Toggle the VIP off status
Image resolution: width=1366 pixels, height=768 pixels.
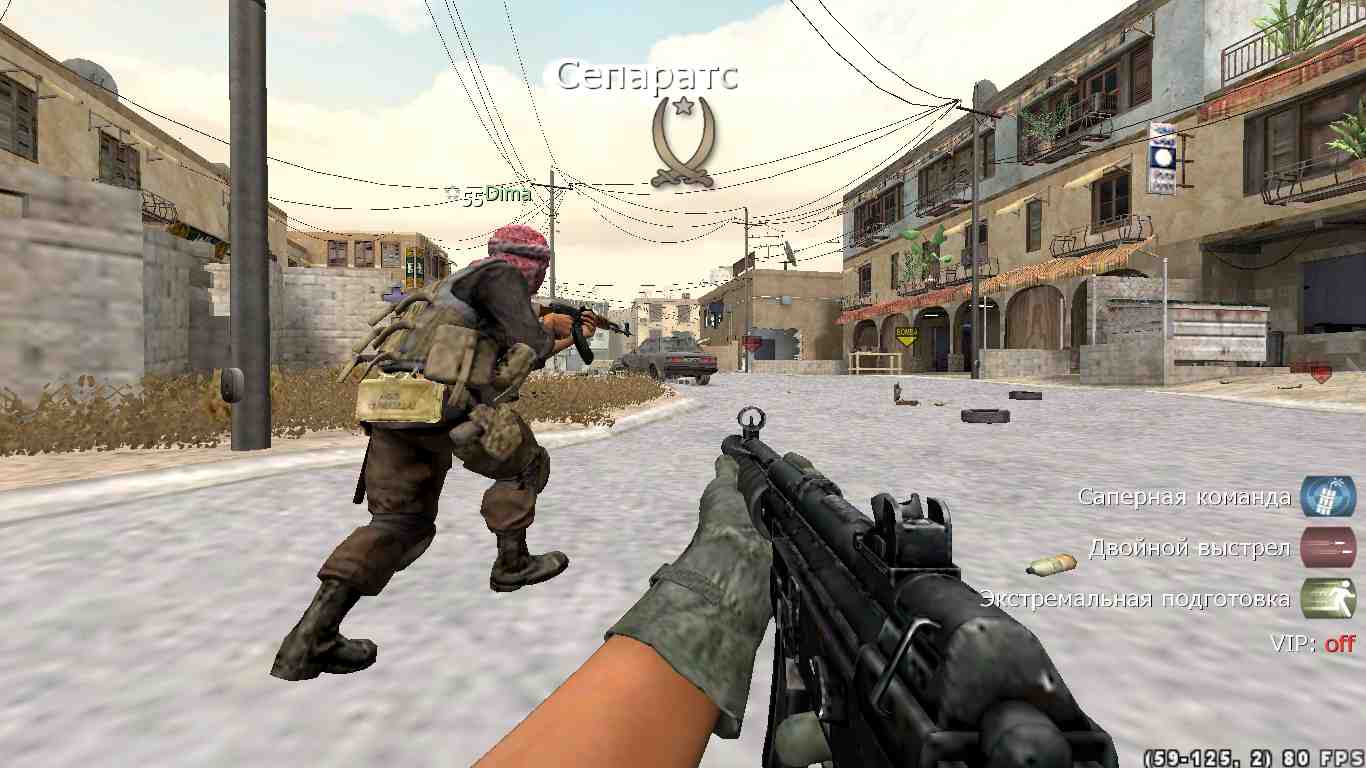pyautogui.click(x=1339, y=644)
